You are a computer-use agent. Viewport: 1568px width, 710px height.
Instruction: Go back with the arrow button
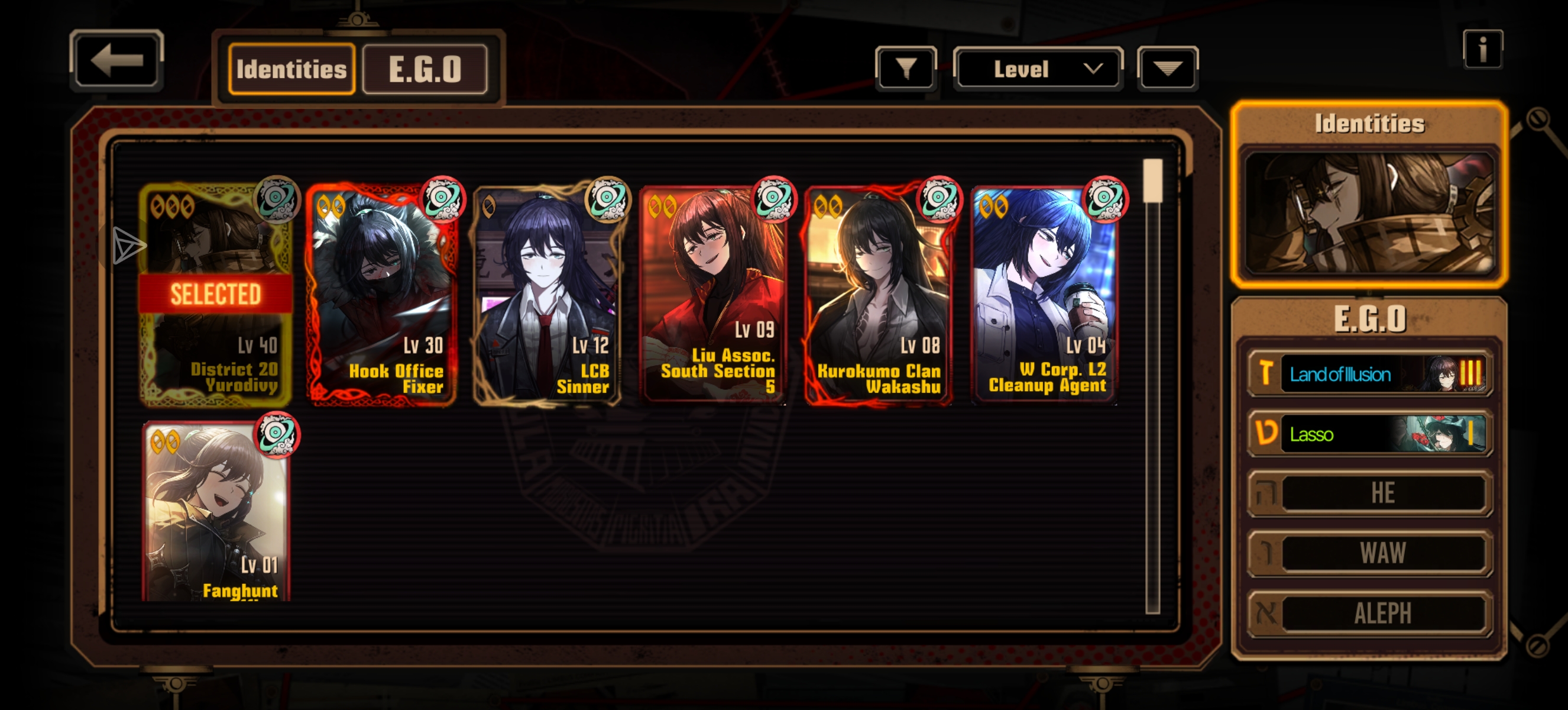(x=116, y=60)
